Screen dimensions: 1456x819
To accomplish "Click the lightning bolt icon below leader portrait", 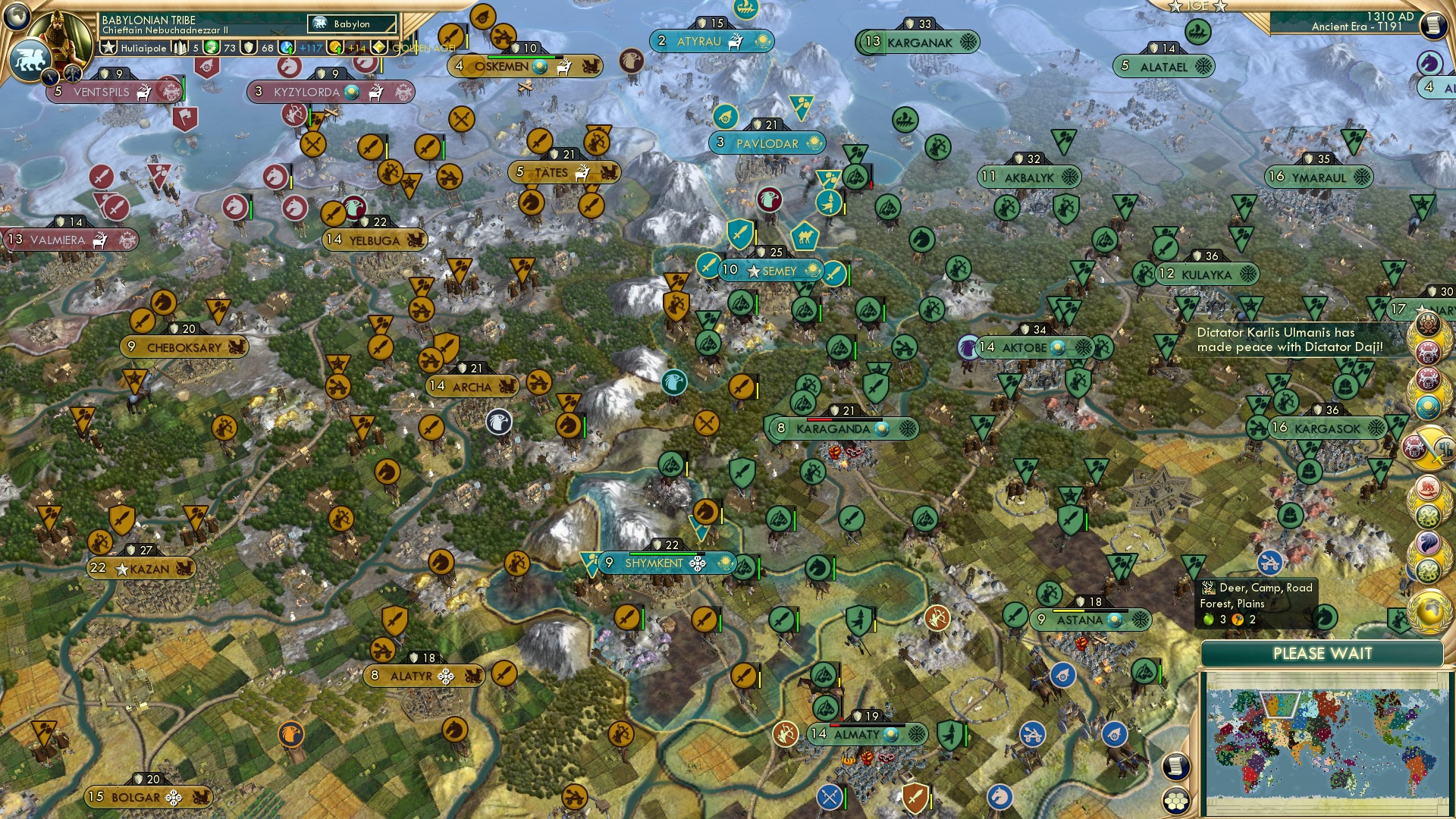I will coord(52,76).
